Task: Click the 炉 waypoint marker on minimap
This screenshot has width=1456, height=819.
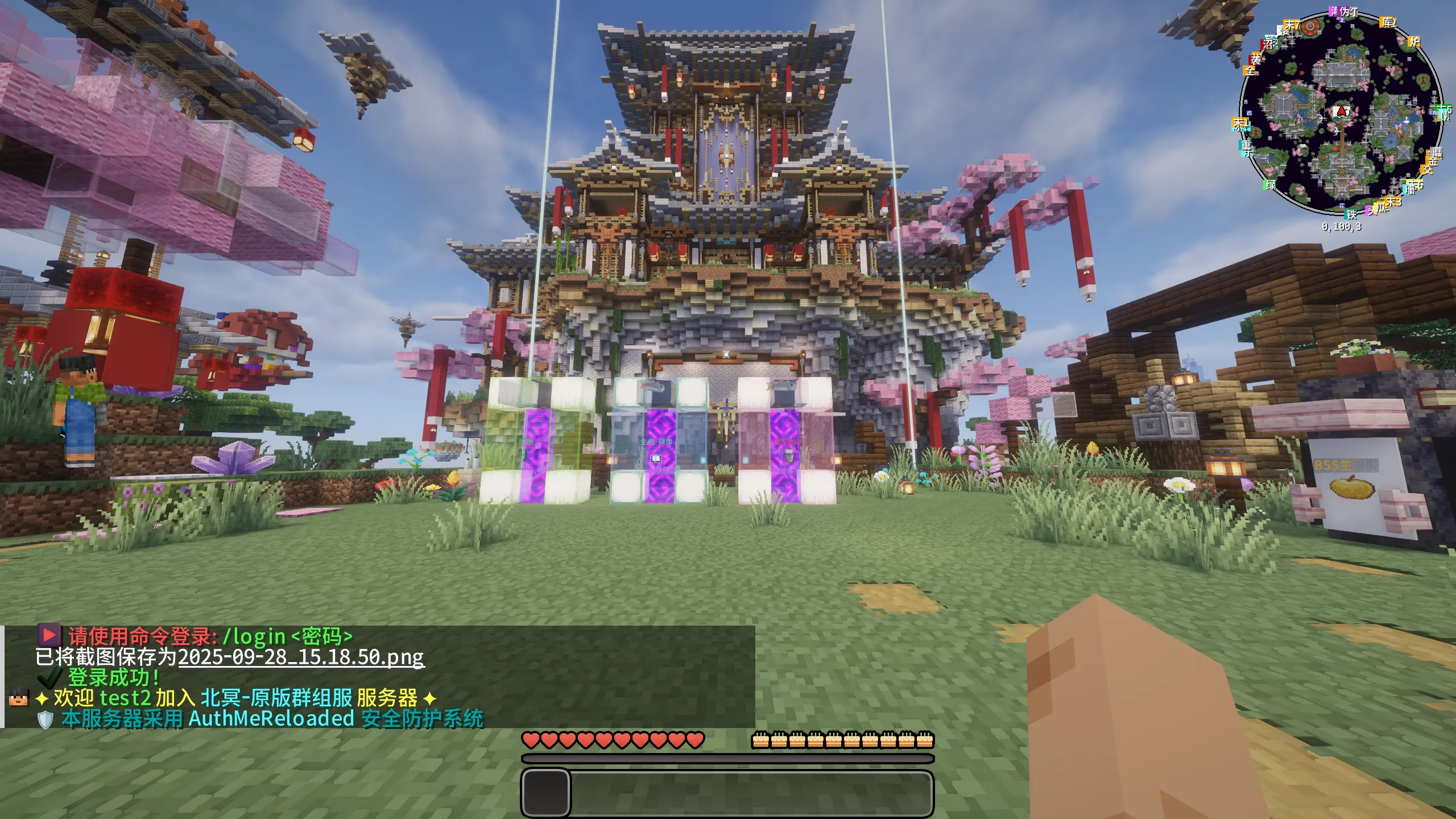Action: pos(1414,42)
